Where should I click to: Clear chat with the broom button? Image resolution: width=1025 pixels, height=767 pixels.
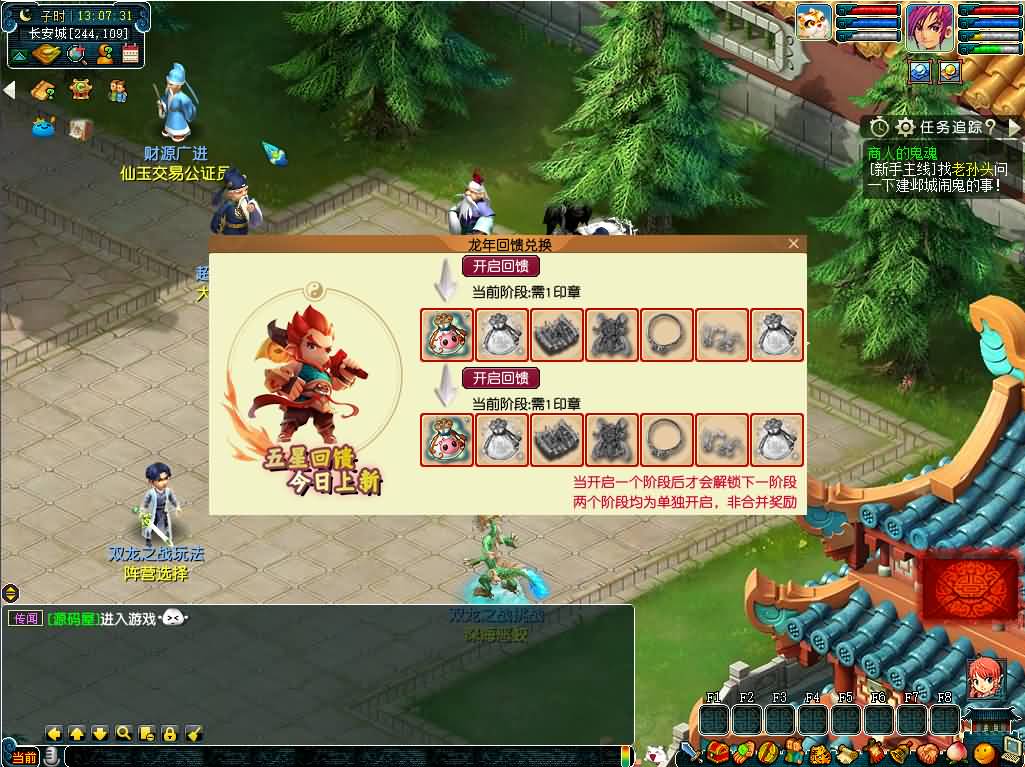(x=194, y=733)
